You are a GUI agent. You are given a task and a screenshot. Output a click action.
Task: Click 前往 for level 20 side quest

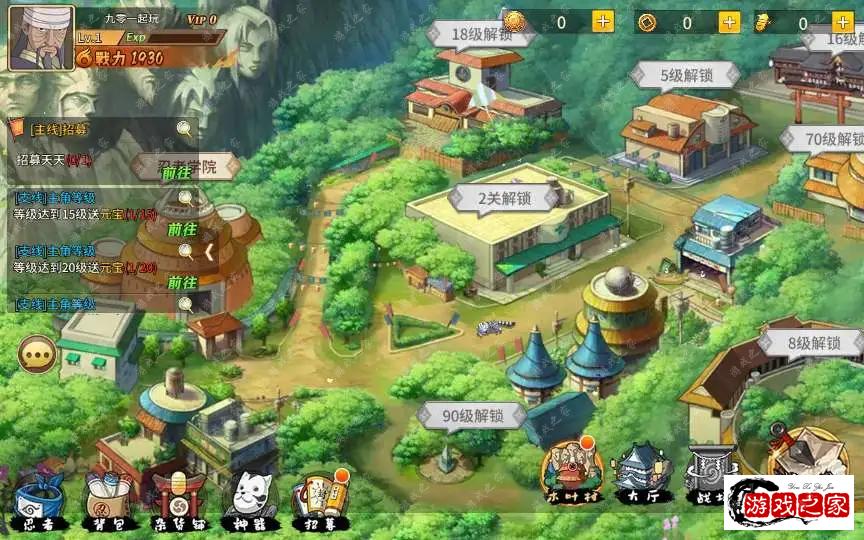182,282
